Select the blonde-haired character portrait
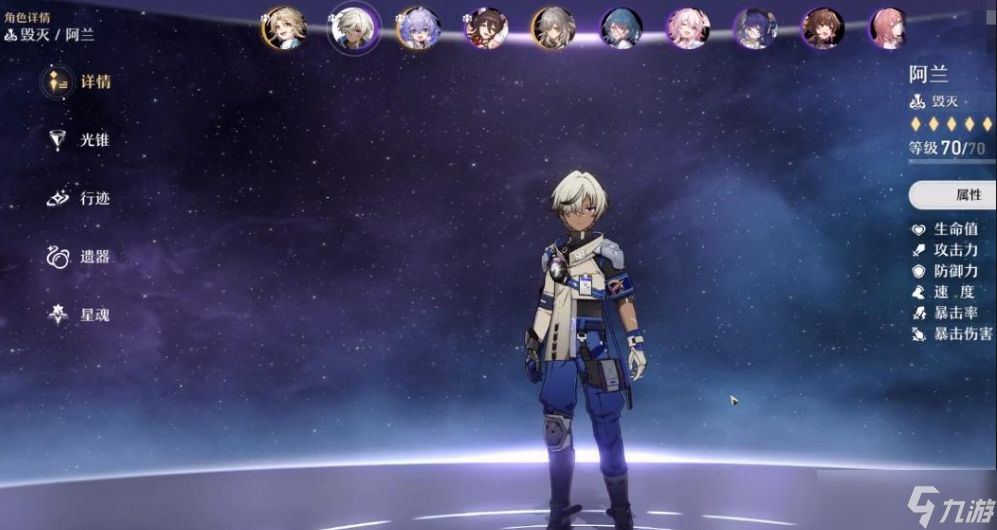 (x=284, y=28)
